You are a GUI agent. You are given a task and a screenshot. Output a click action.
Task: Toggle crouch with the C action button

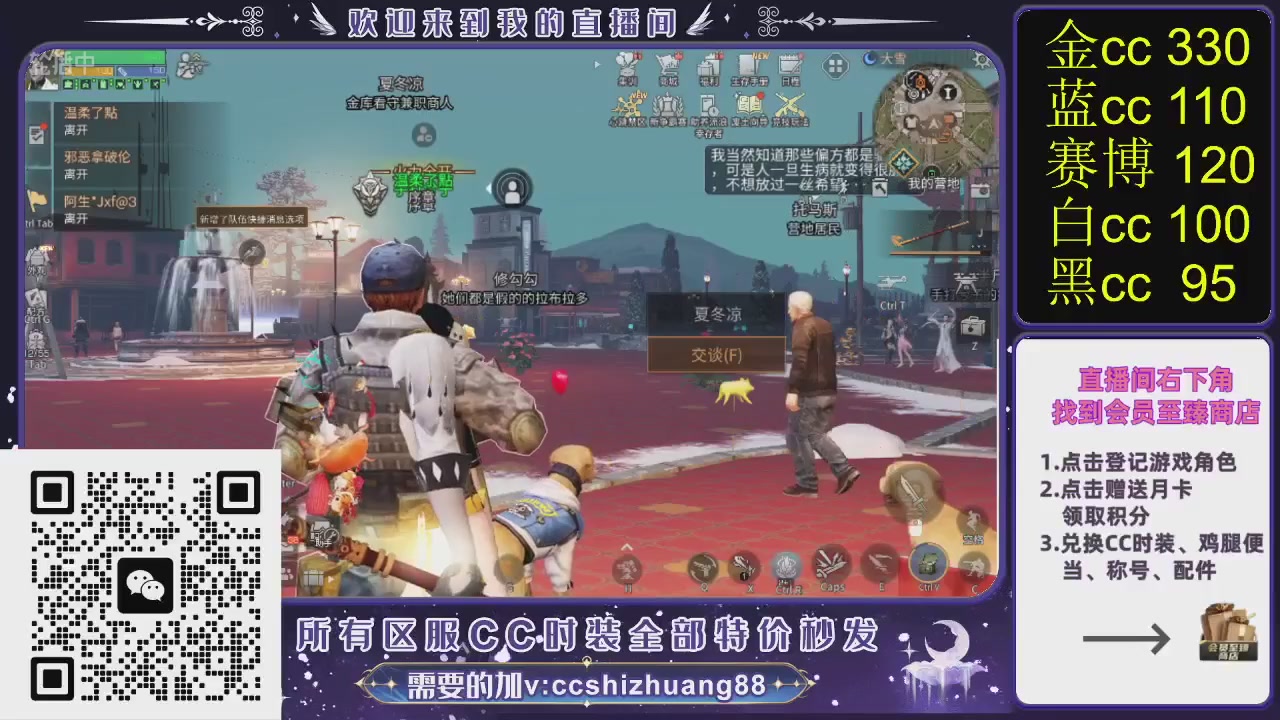coord(973,563)
